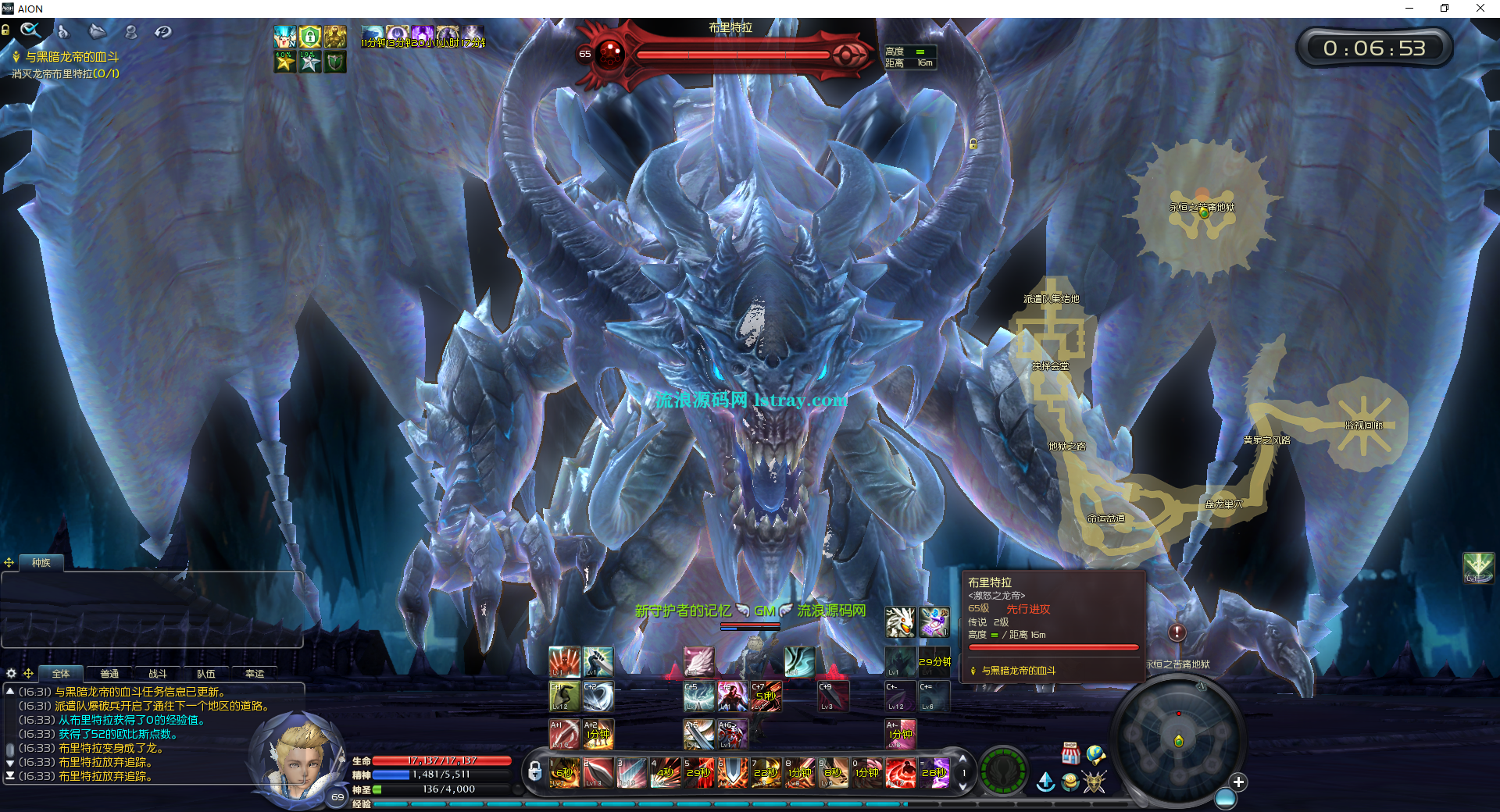Close the AION game window
Image resolution: width=1500 pixels, height=812 pixels.
[1480, 9]
